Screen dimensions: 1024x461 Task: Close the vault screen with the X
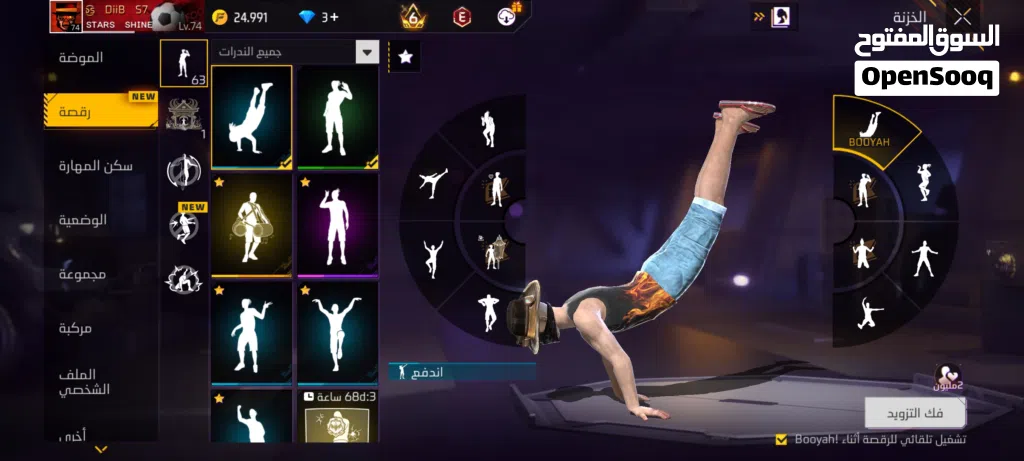(x=962, y=16)
